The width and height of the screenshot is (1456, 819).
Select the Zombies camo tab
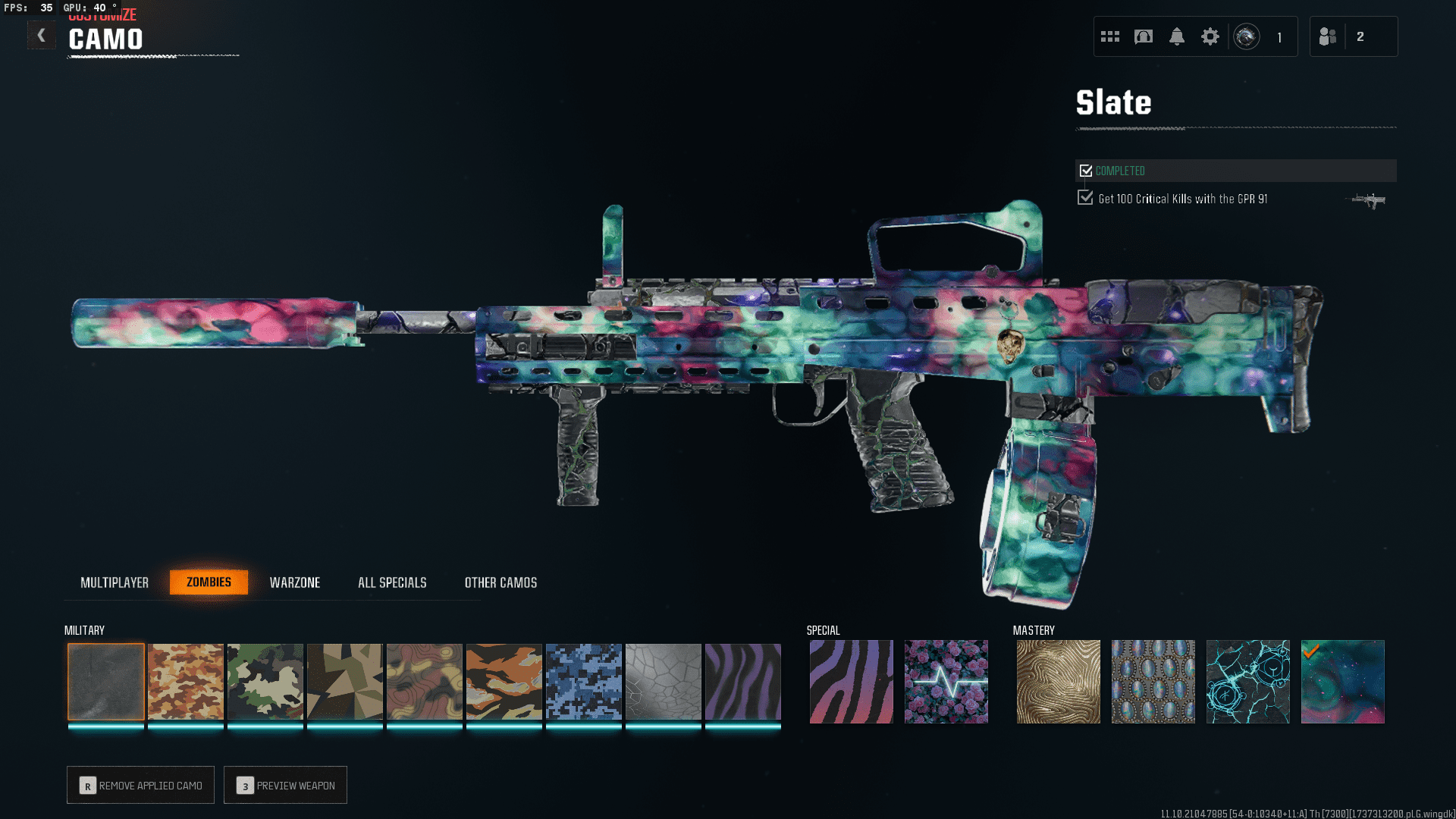(x=209, y=582)
